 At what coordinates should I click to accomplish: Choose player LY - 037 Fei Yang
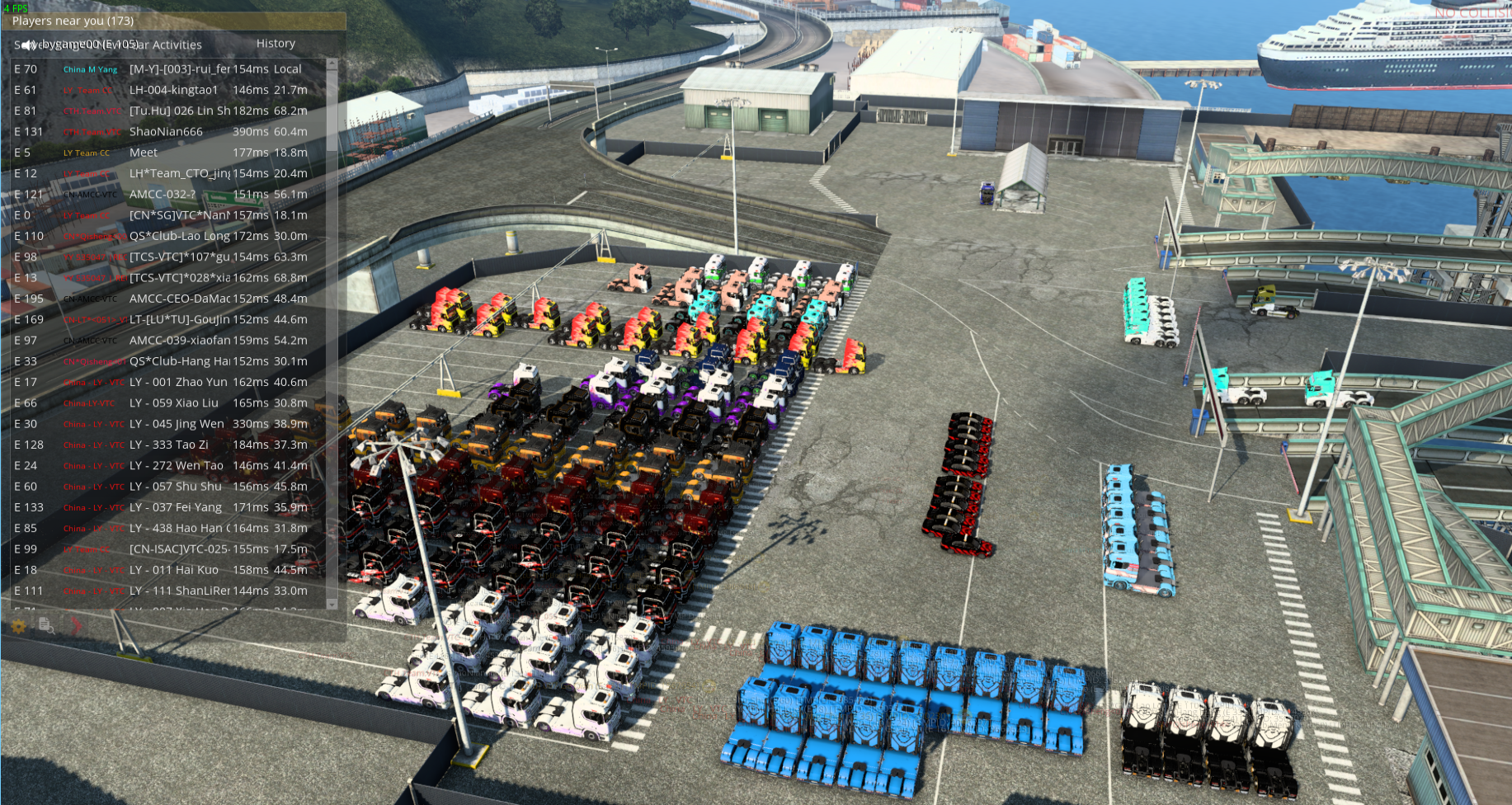(x=176, y=507)
